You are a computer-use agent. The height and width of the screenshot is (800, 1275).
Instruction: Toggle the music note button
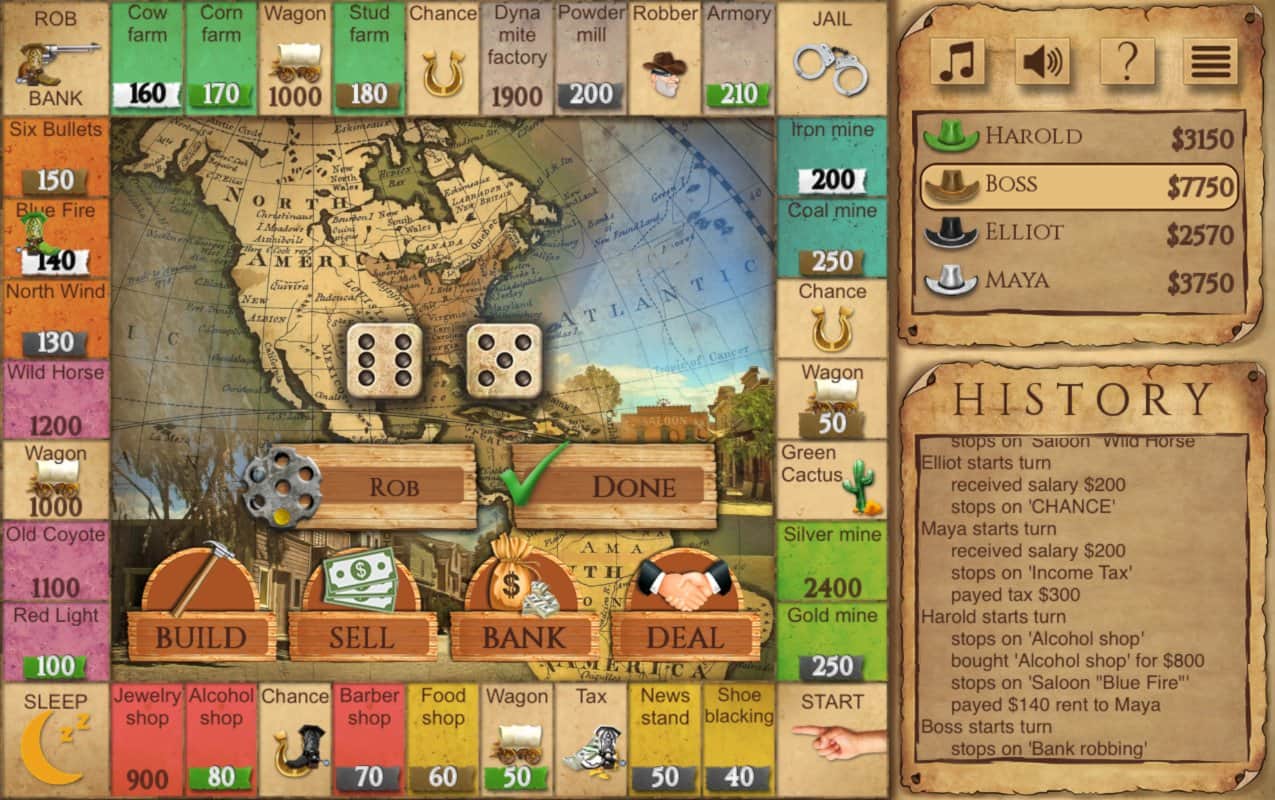click(x=958, y=62)
